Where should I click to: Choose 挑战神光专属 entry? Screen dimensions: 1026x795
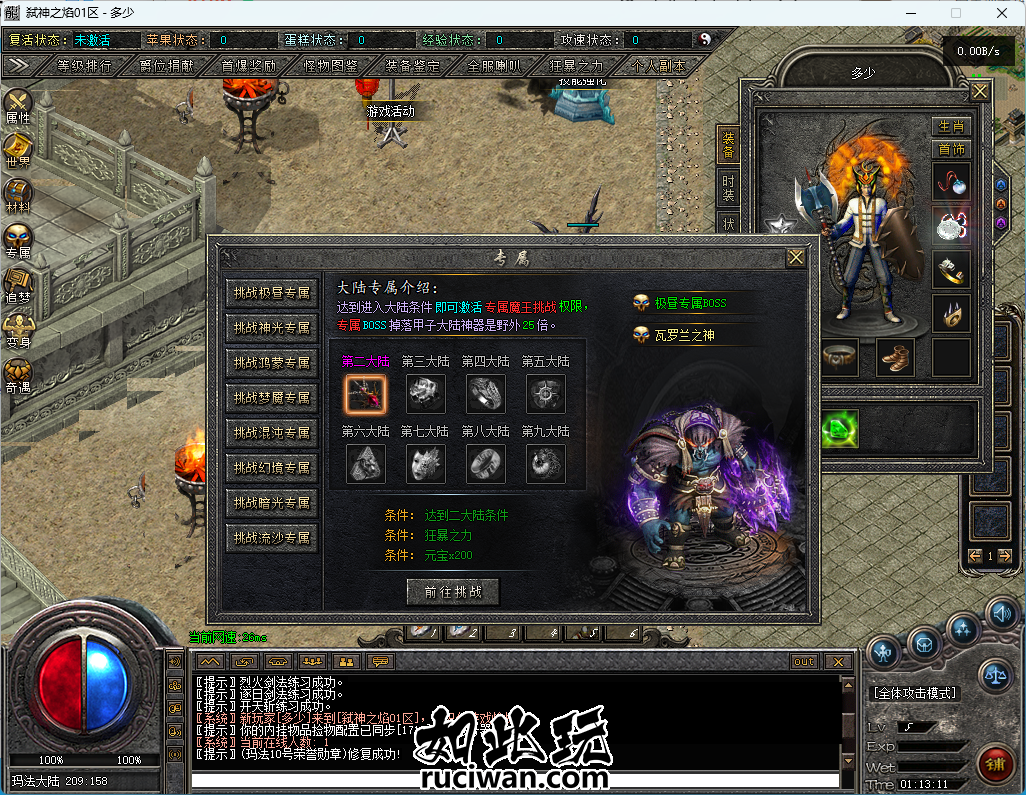click(x=271, y=328)
